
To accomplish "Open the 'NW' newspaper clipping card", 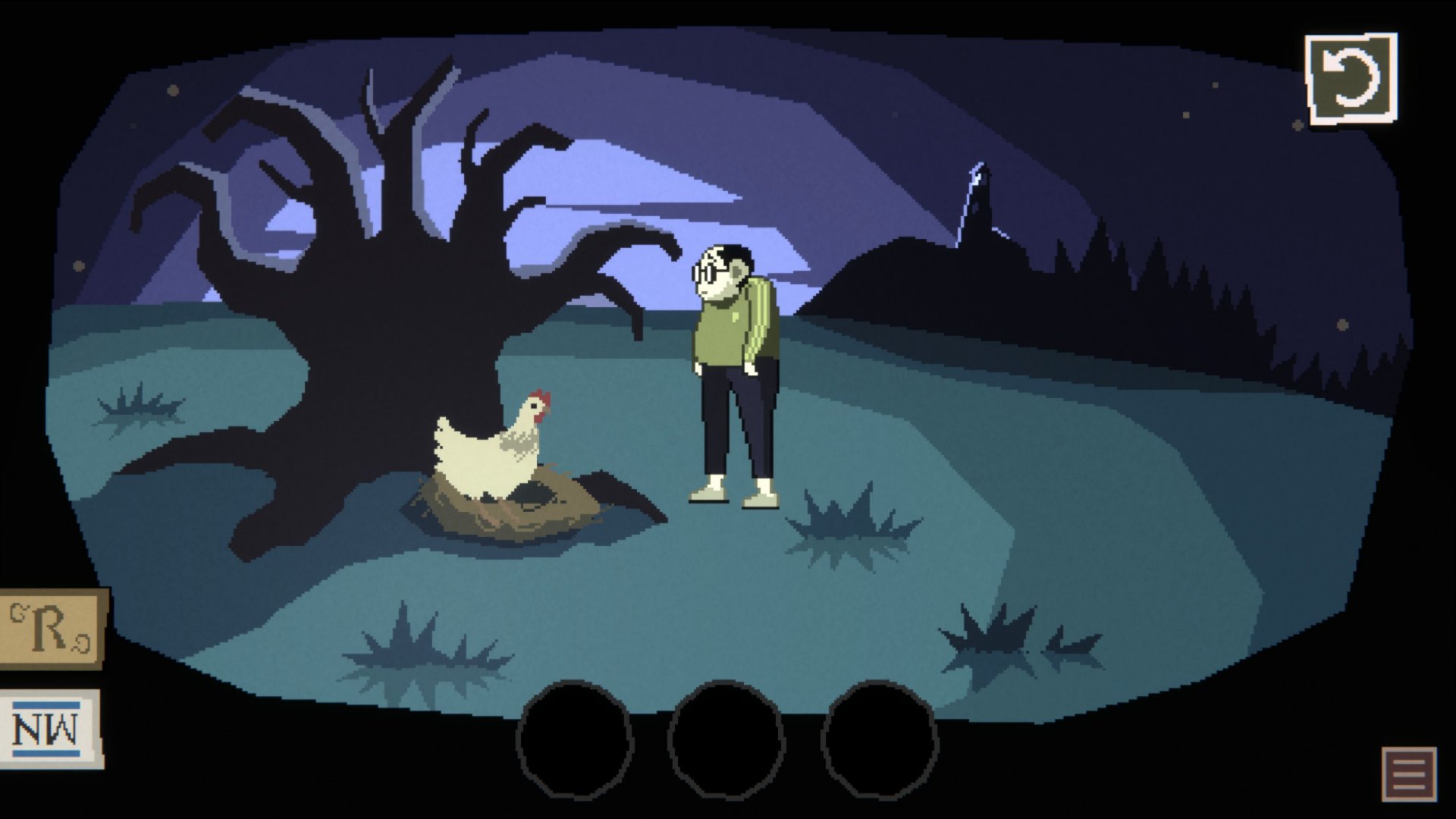I will pyautogui.click(x=50, y=728).
